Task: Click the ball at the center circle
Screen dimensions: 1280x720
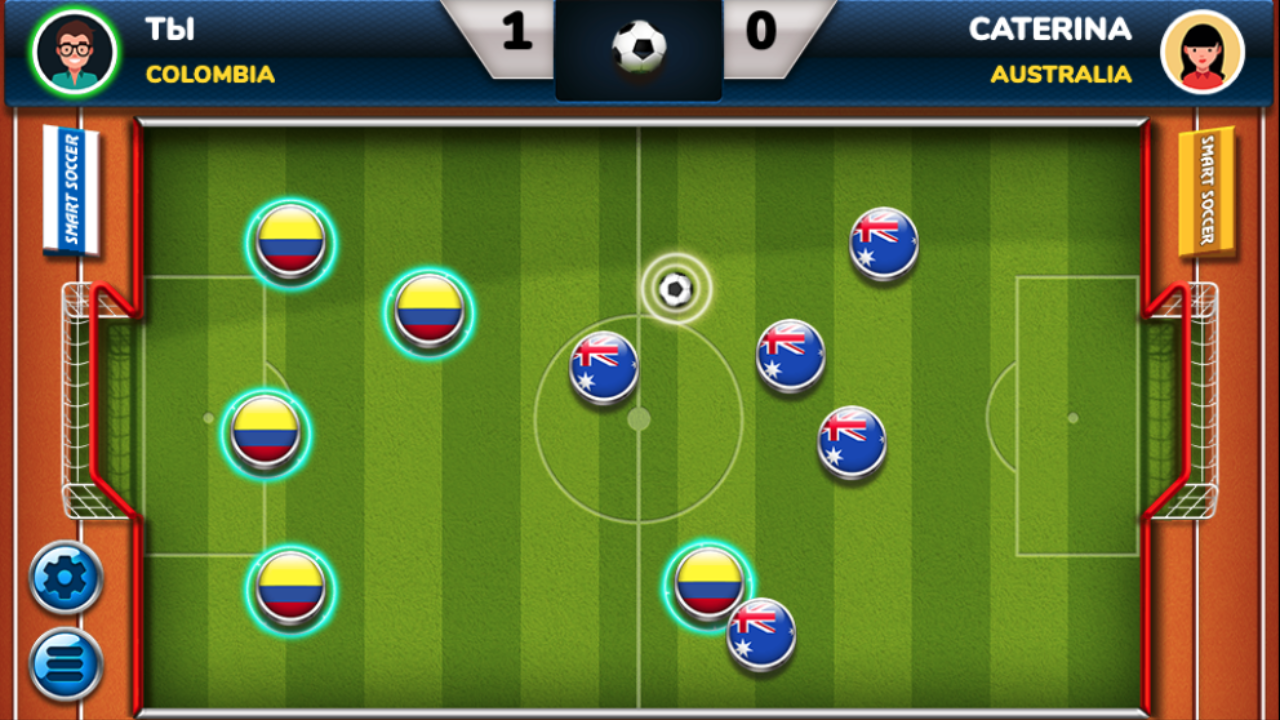Action: click(x=674, y=290)
